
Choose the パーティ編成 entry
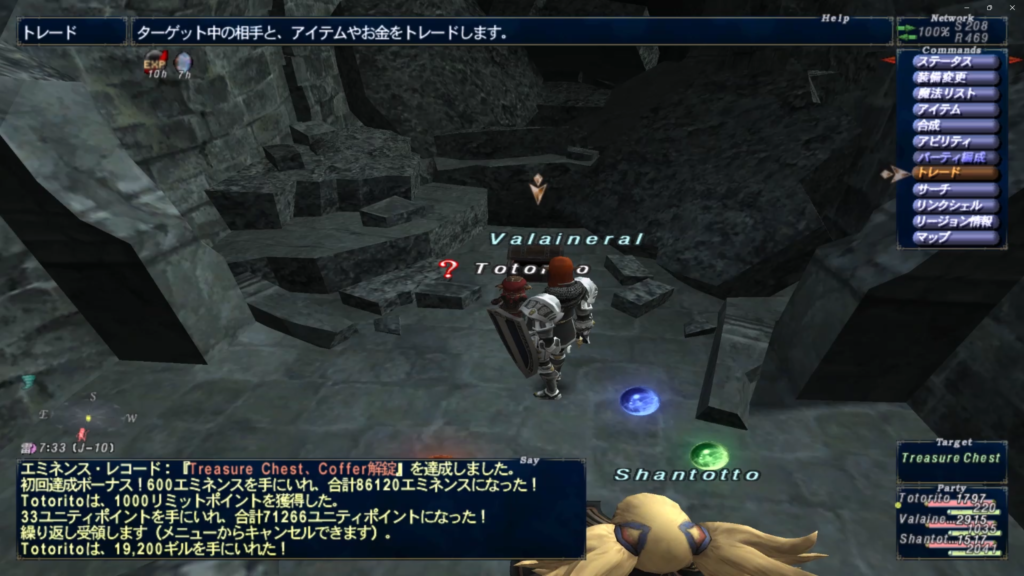pyautogui.click(x=955, y=157)
